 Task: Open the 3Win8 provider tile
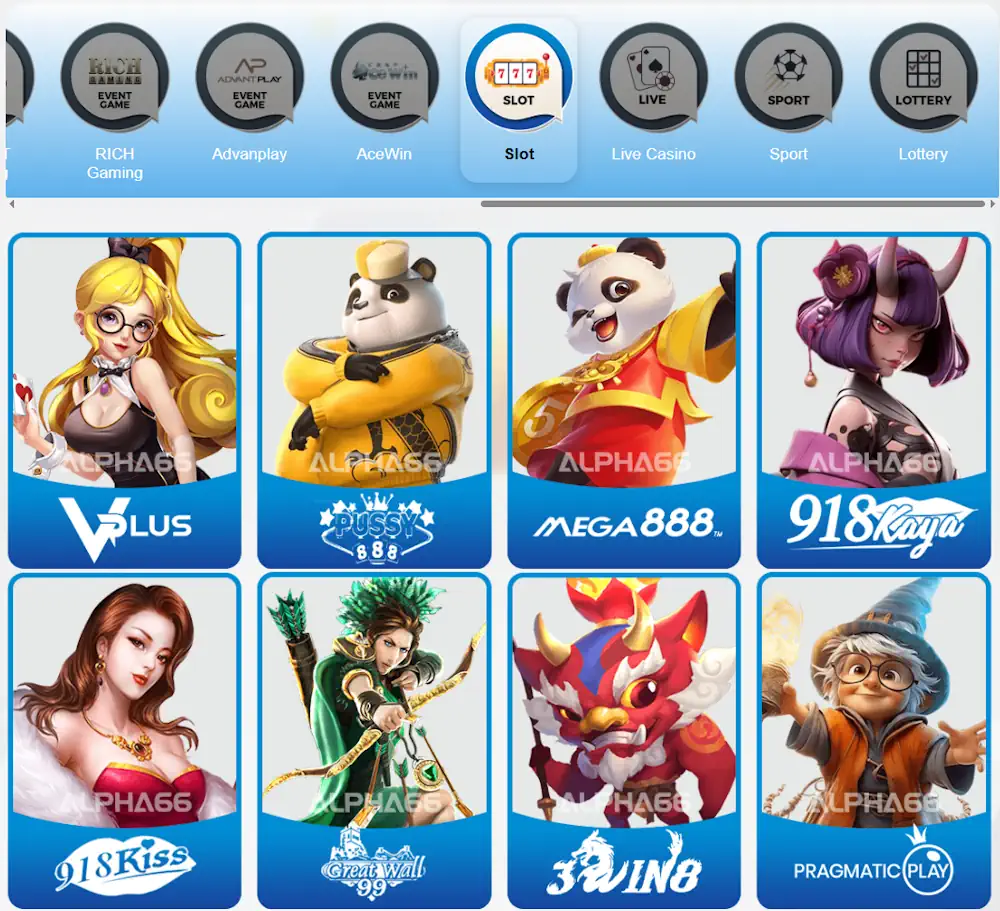624,740
